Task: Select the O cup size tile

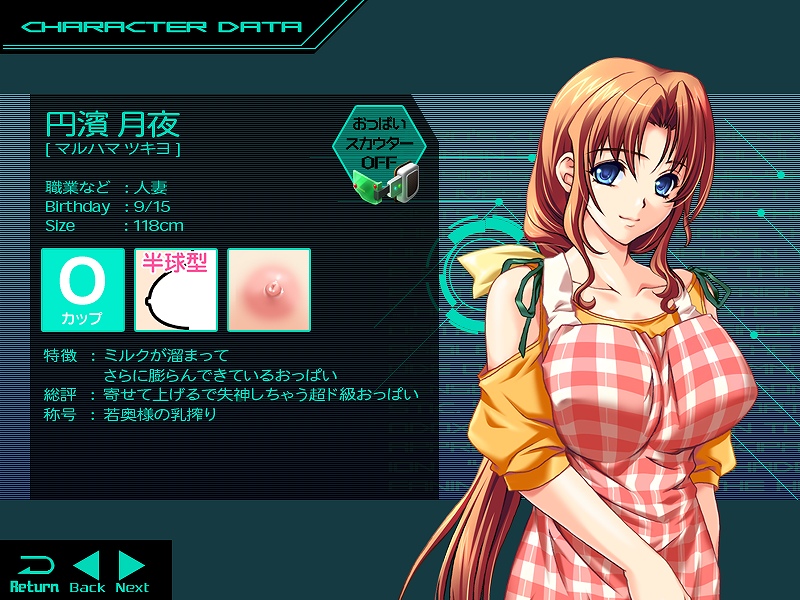Action: pyautogui.click(x=83, y=290)
